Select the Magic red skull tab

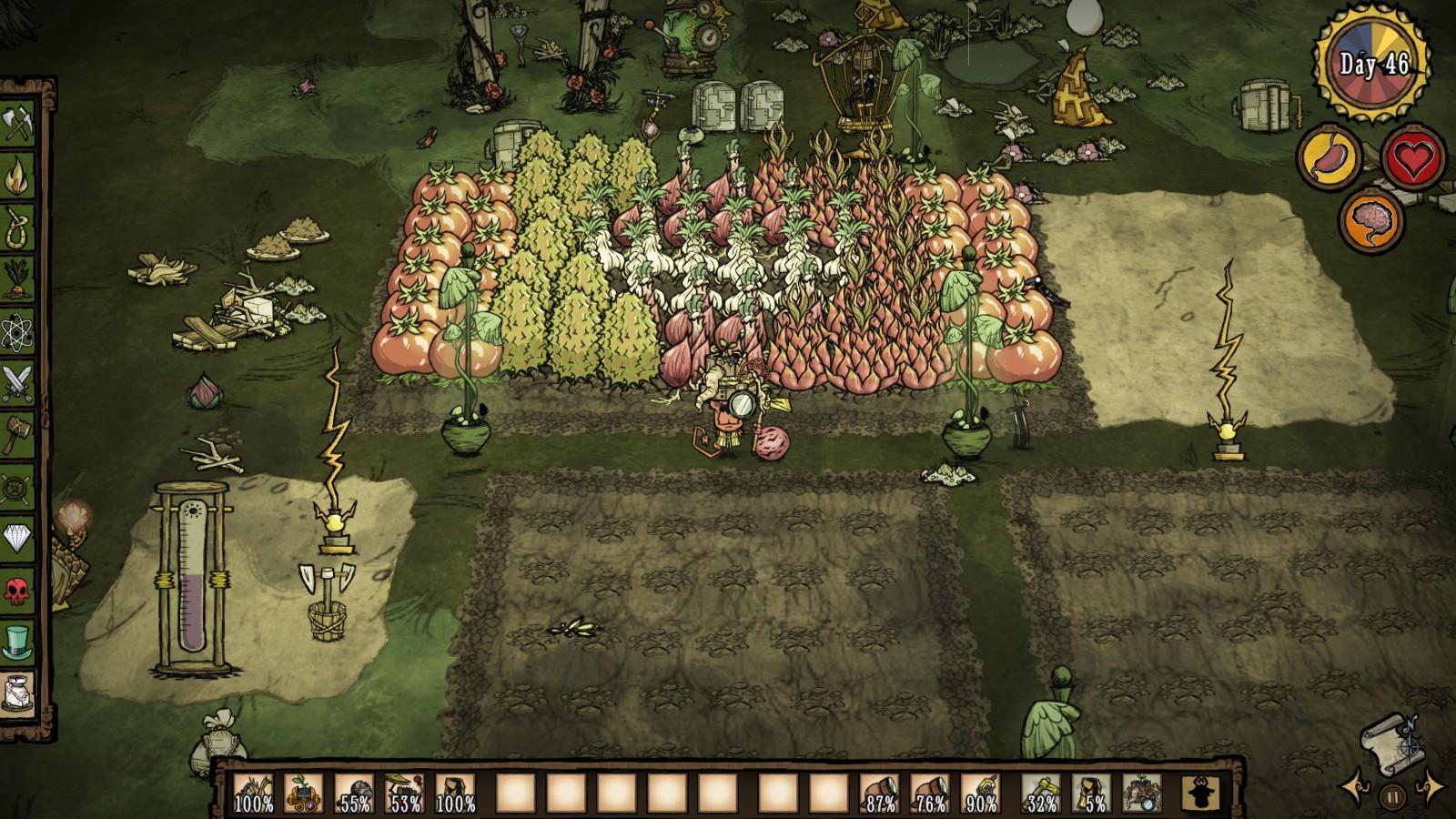coord(18,591)
